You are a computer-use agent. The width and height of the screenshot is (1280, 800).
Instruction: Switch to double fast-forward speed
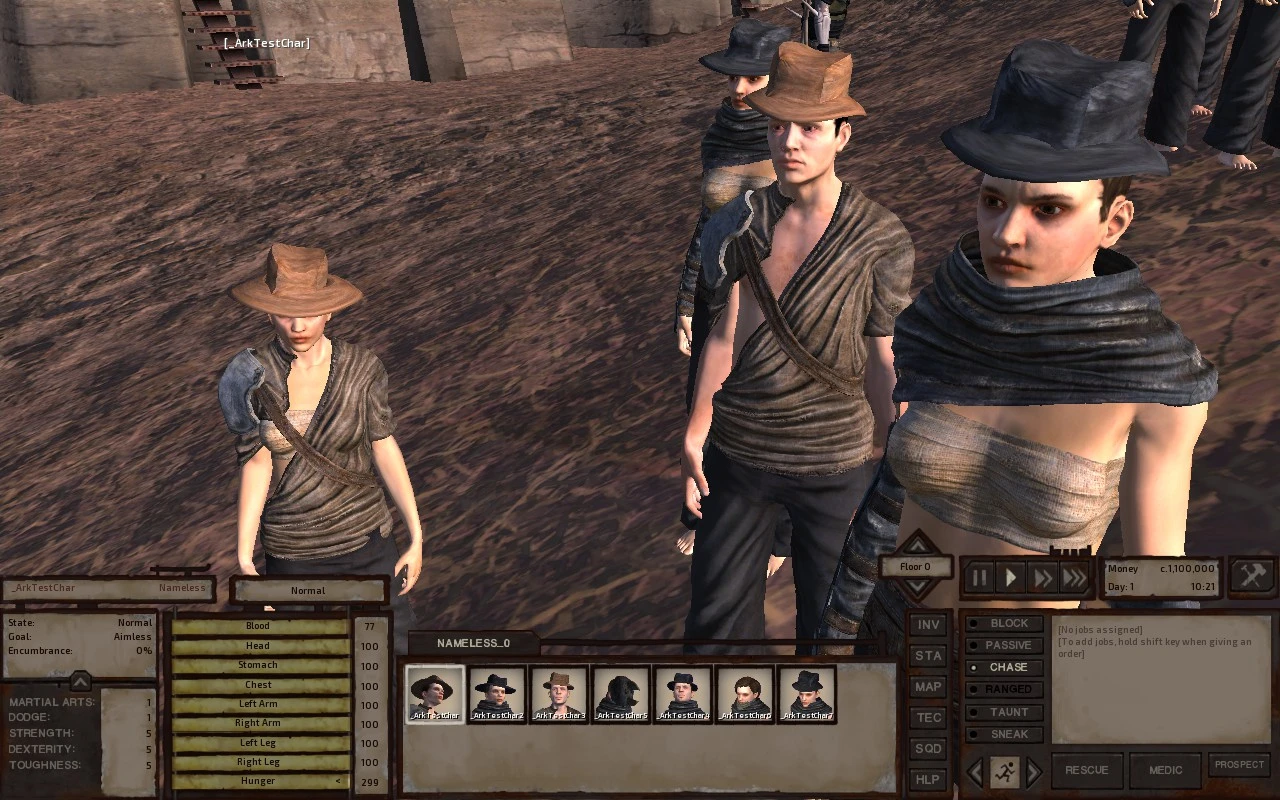1043,578
